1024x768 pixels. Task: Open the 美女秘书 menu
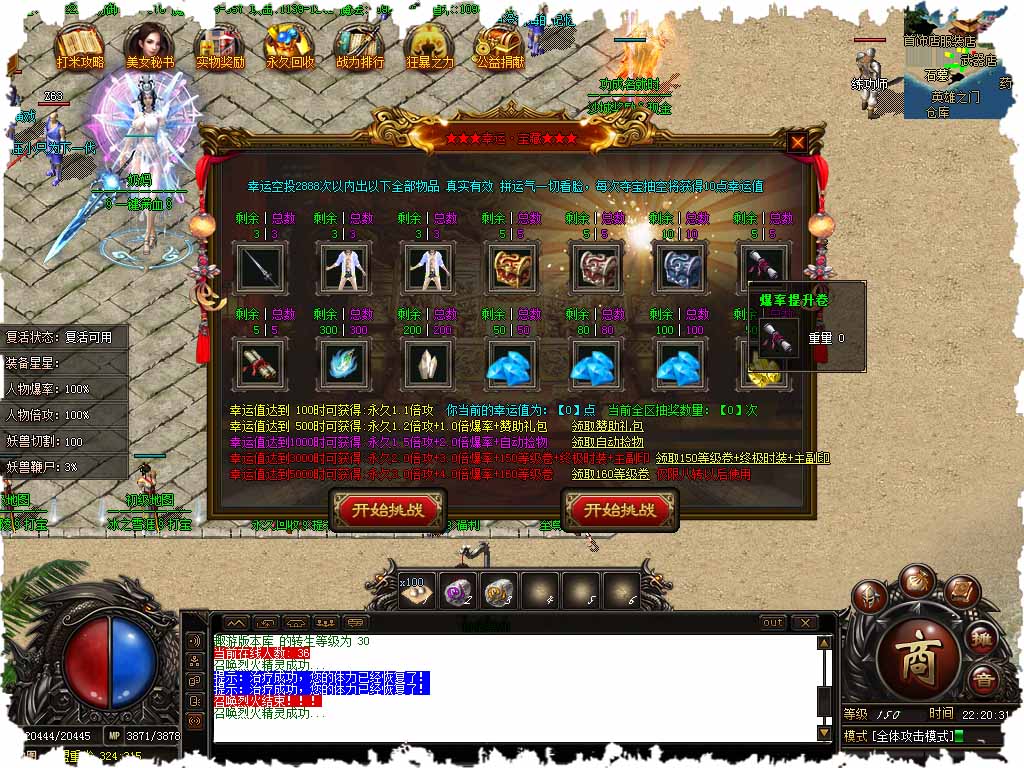click(150, 46)
